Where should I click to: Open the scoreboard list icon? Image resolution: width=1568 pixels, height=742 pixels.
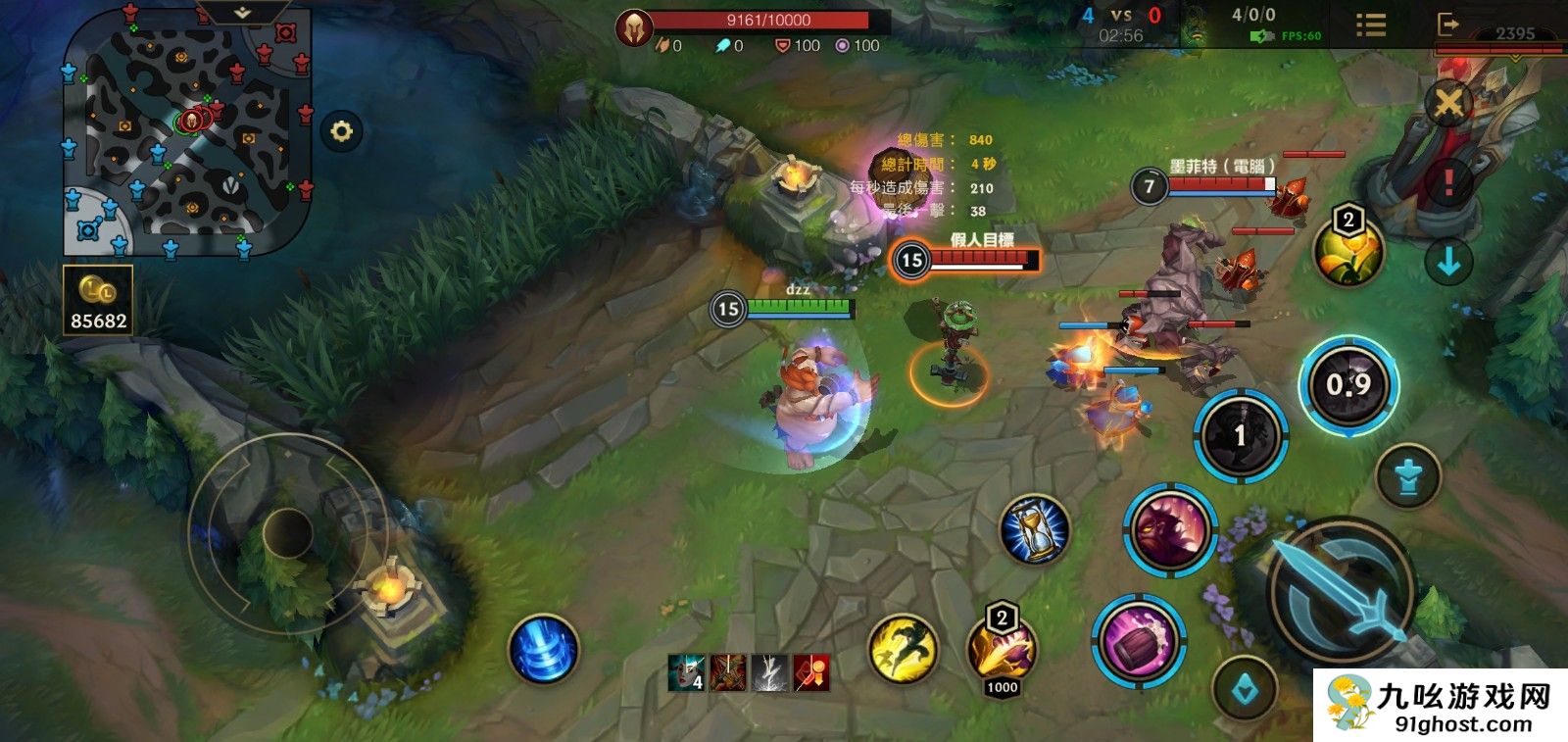click(x=1370, y=25)
